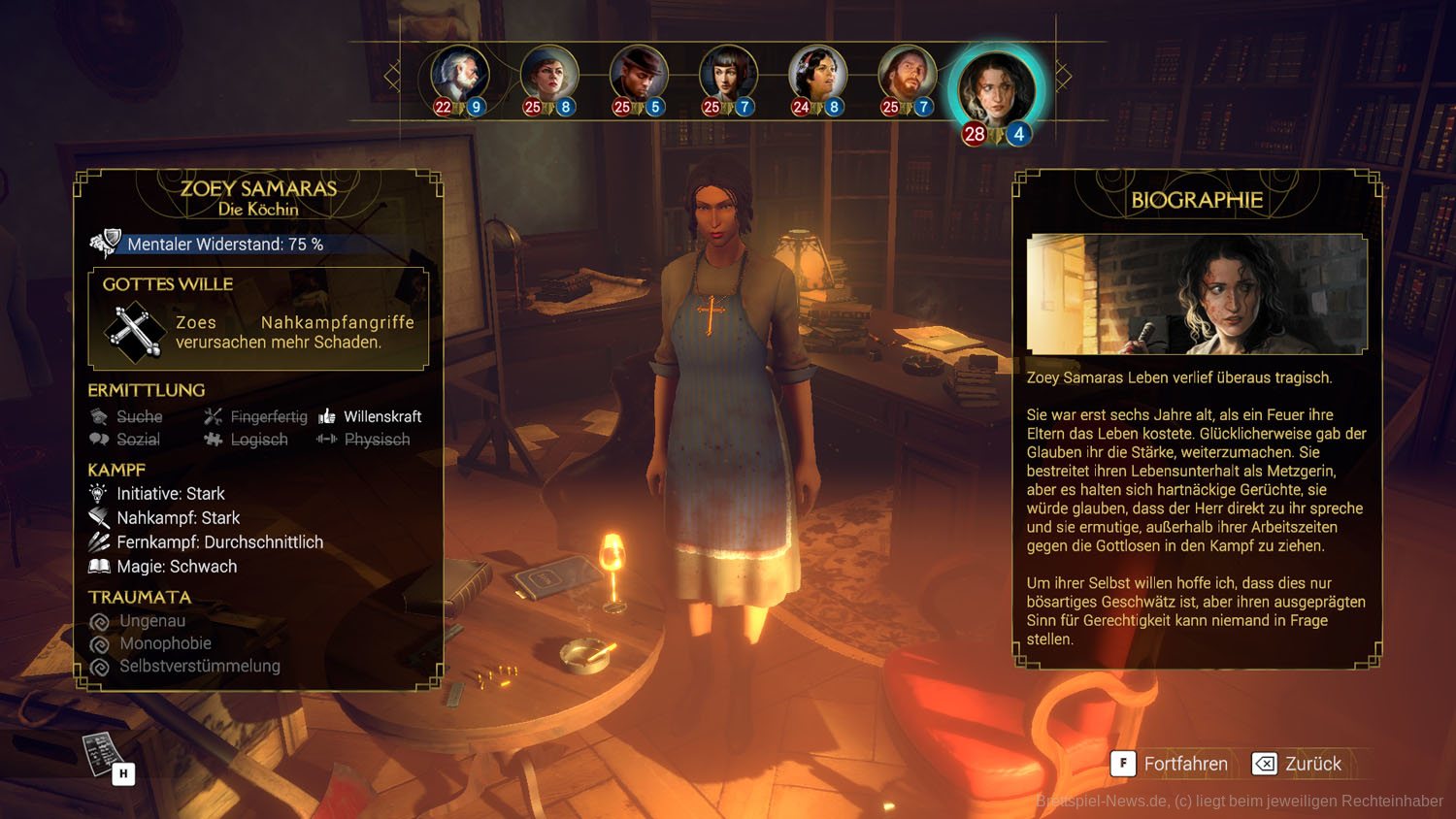Image resolution: width=1456 pixels, height=819 pixels.
Task: Select the man in brown fedora portrait
Action: point(639,76)
